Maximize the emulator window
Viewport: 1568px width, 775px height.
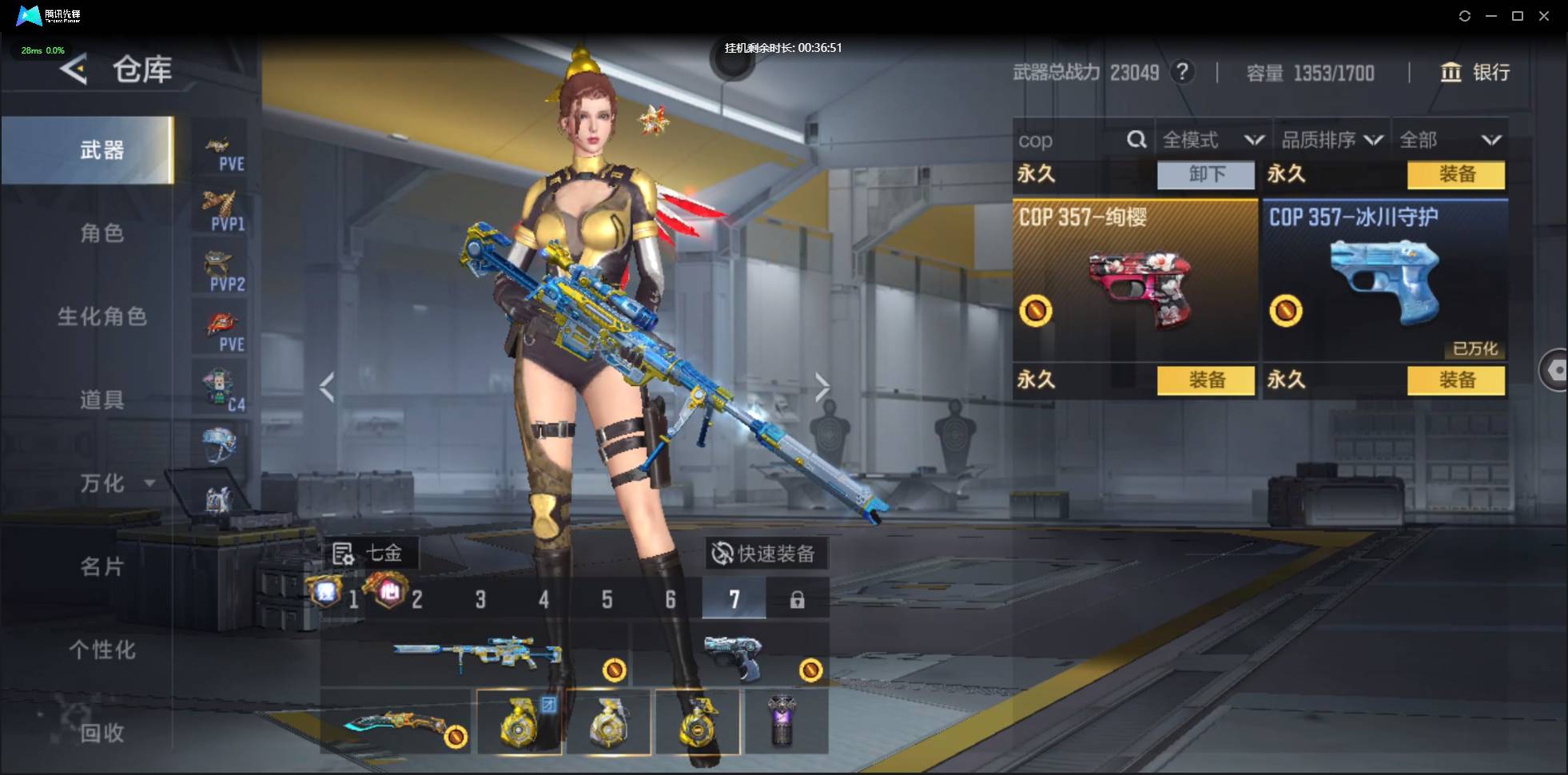tap(1518, 16)
